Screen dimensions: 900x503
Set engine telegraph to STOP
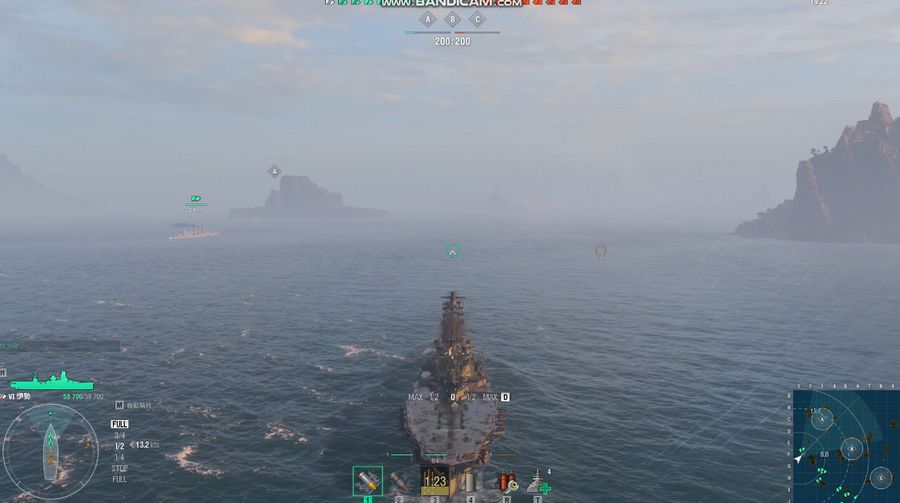(x=119, y=468)
